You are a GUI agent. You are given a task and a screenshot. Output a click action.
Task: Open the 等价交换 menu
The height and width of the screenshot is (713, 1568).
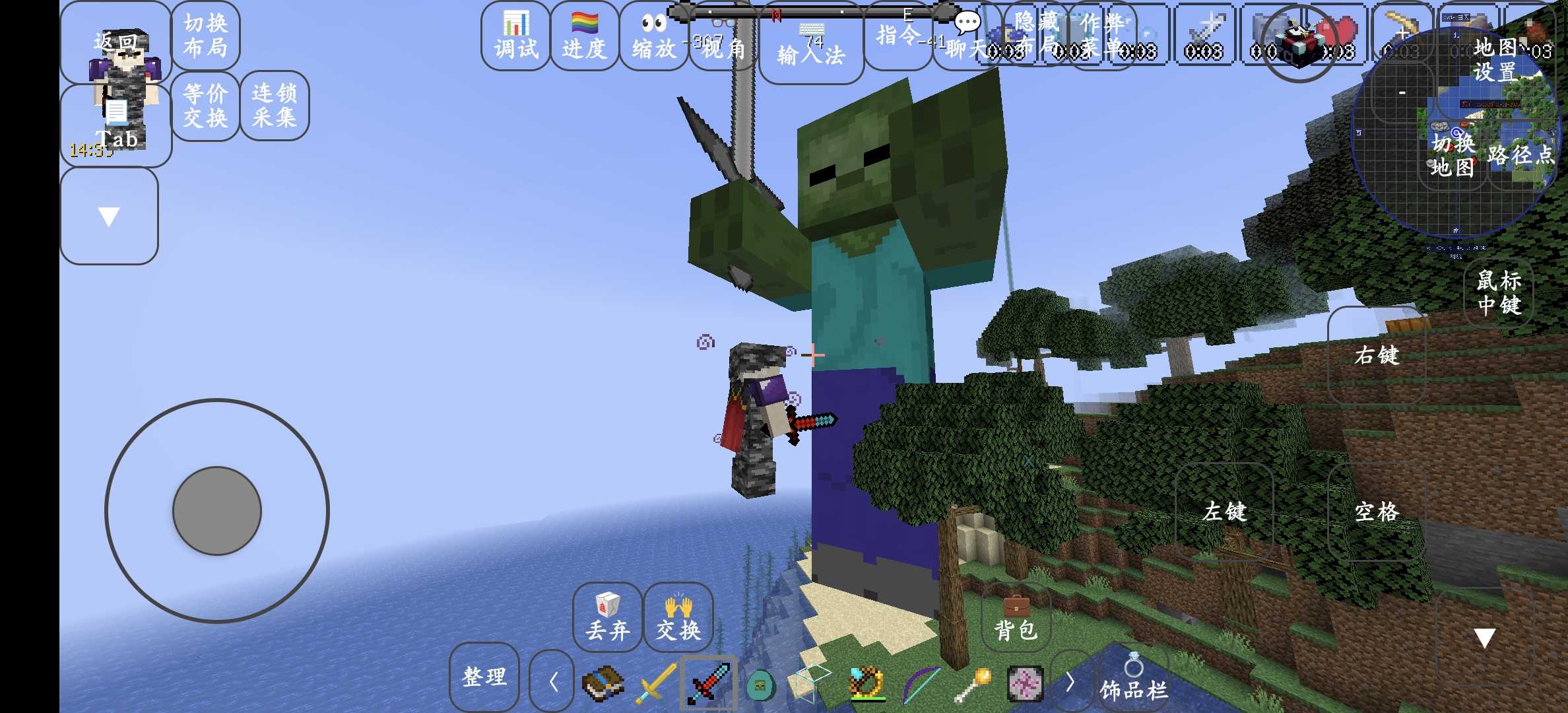(205, 106)
